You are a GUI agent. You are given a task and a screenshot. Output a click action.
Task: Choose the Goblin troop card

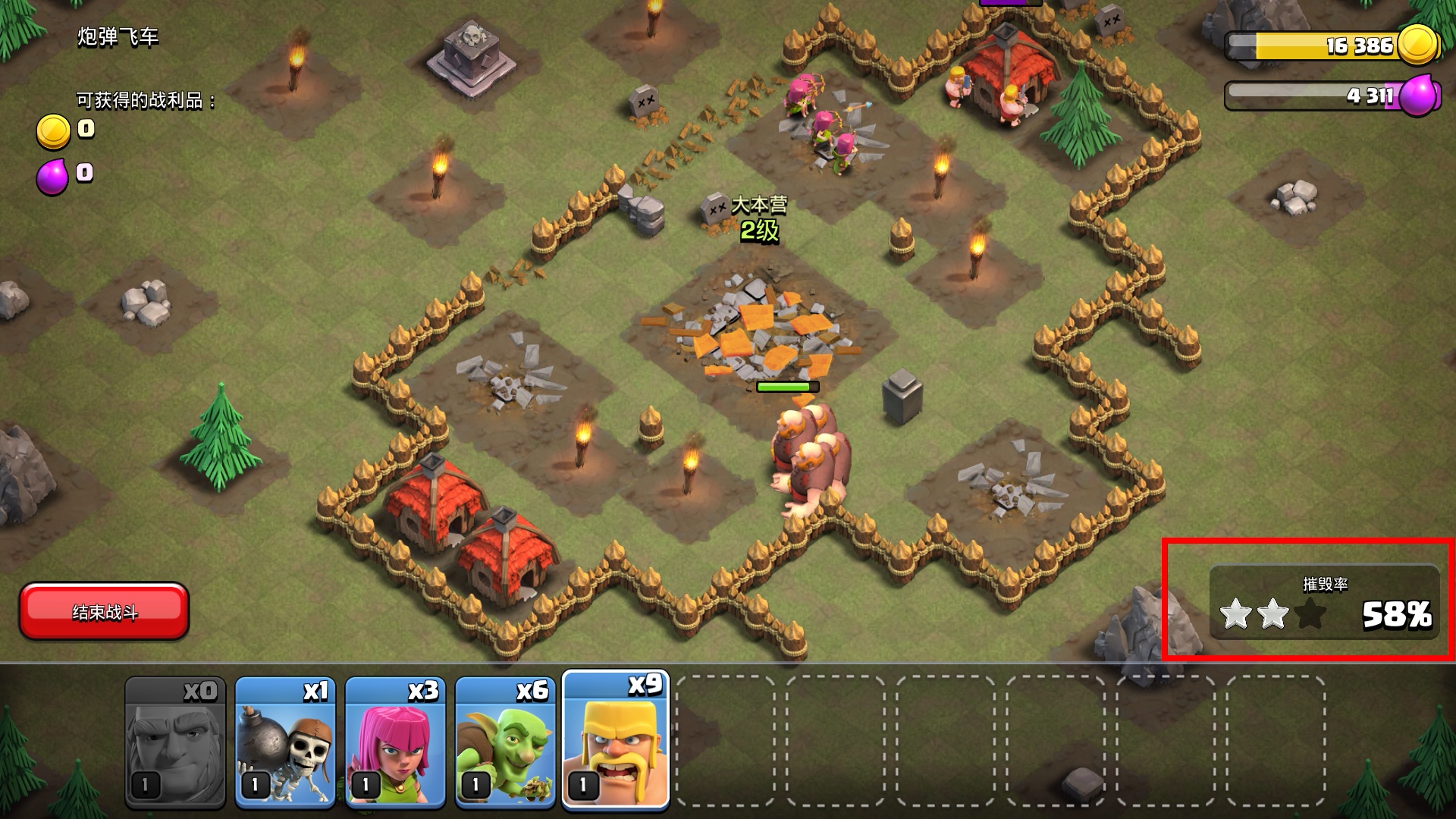[x=505, y=741]
